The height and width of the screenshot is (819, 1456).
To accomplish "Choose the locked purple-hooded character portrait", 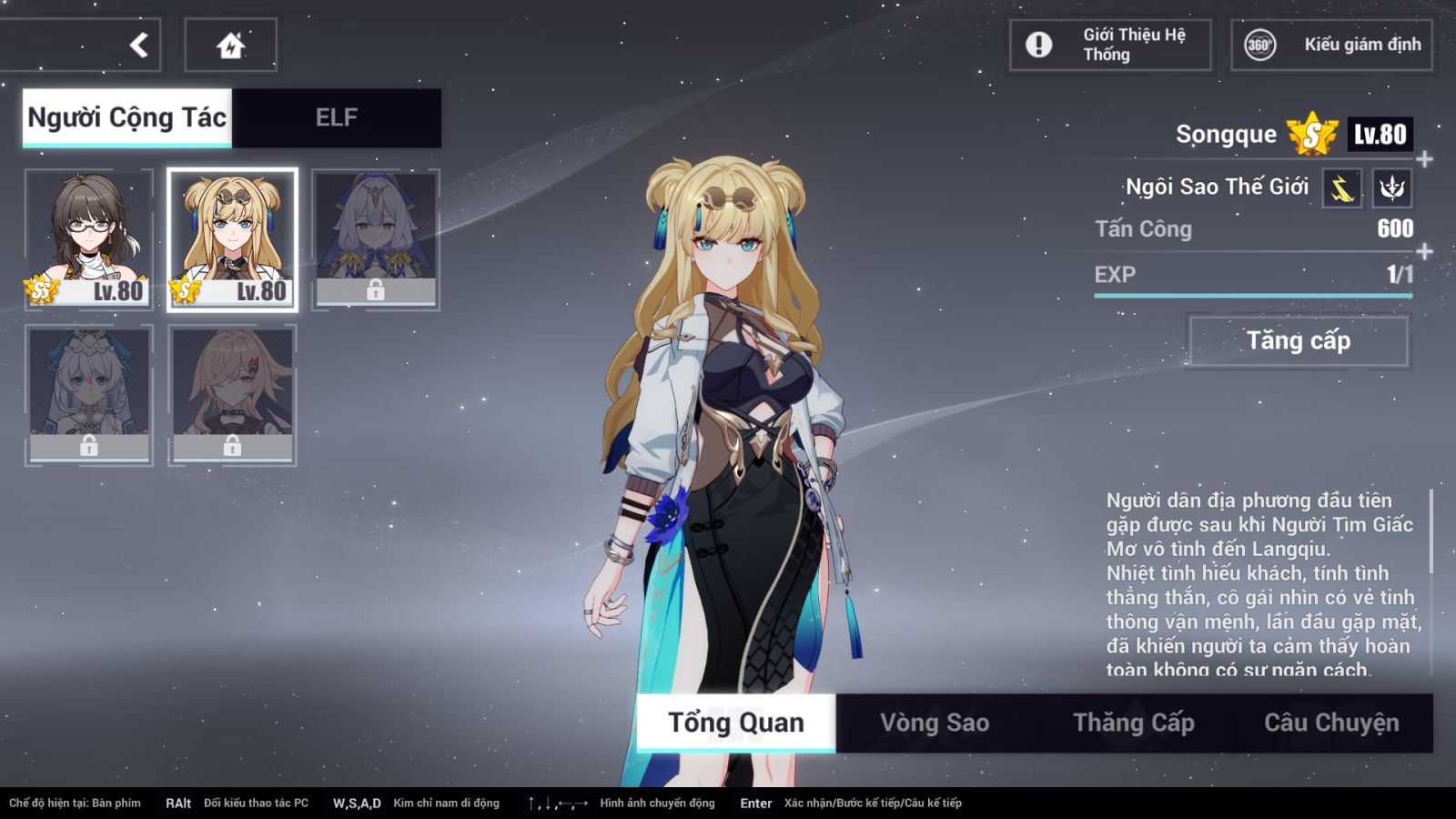I will point(375,238).
